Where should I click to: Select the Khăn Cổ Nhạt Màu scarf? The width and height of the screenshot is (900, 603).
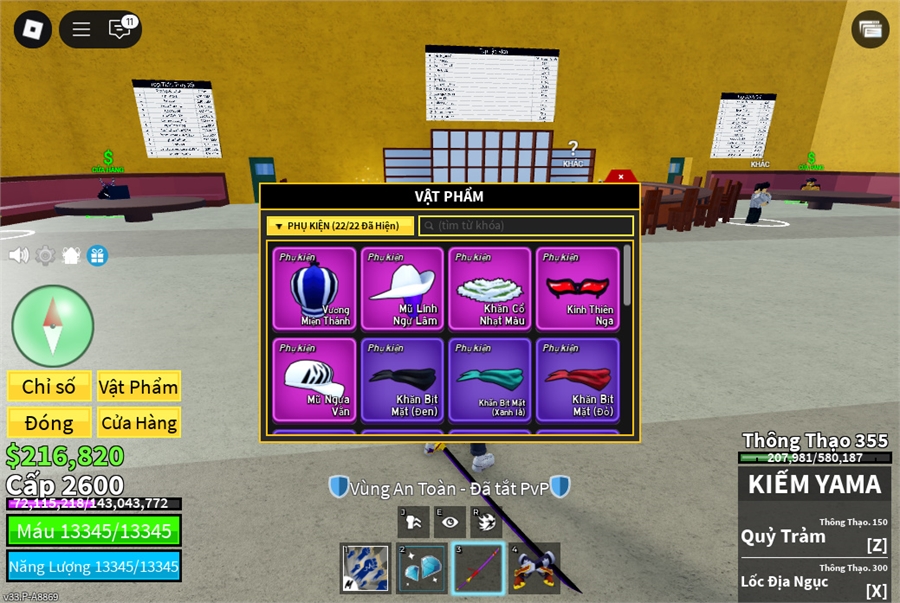pos(490,288)
